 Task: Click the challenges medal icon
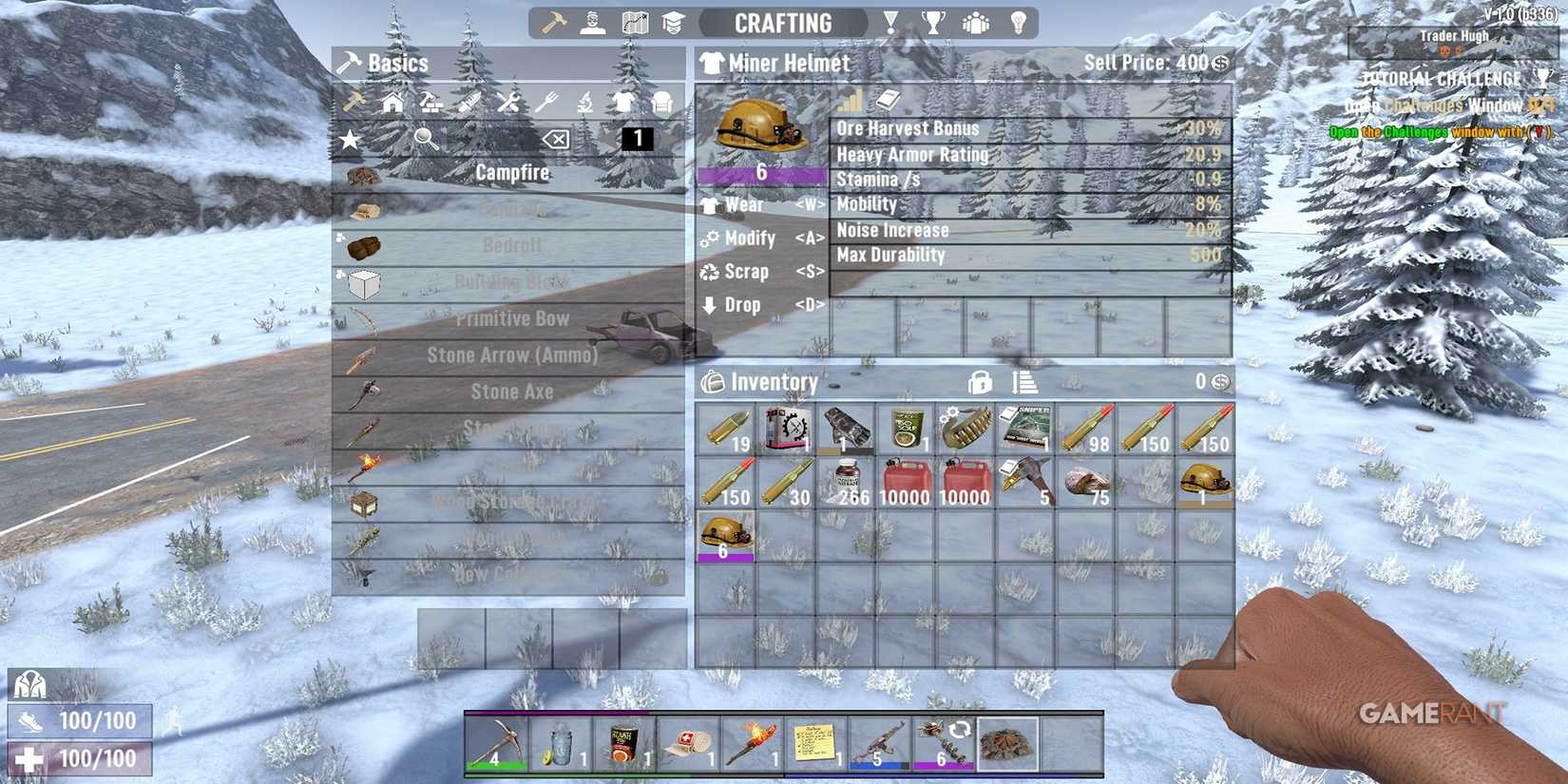coord(889,22)
